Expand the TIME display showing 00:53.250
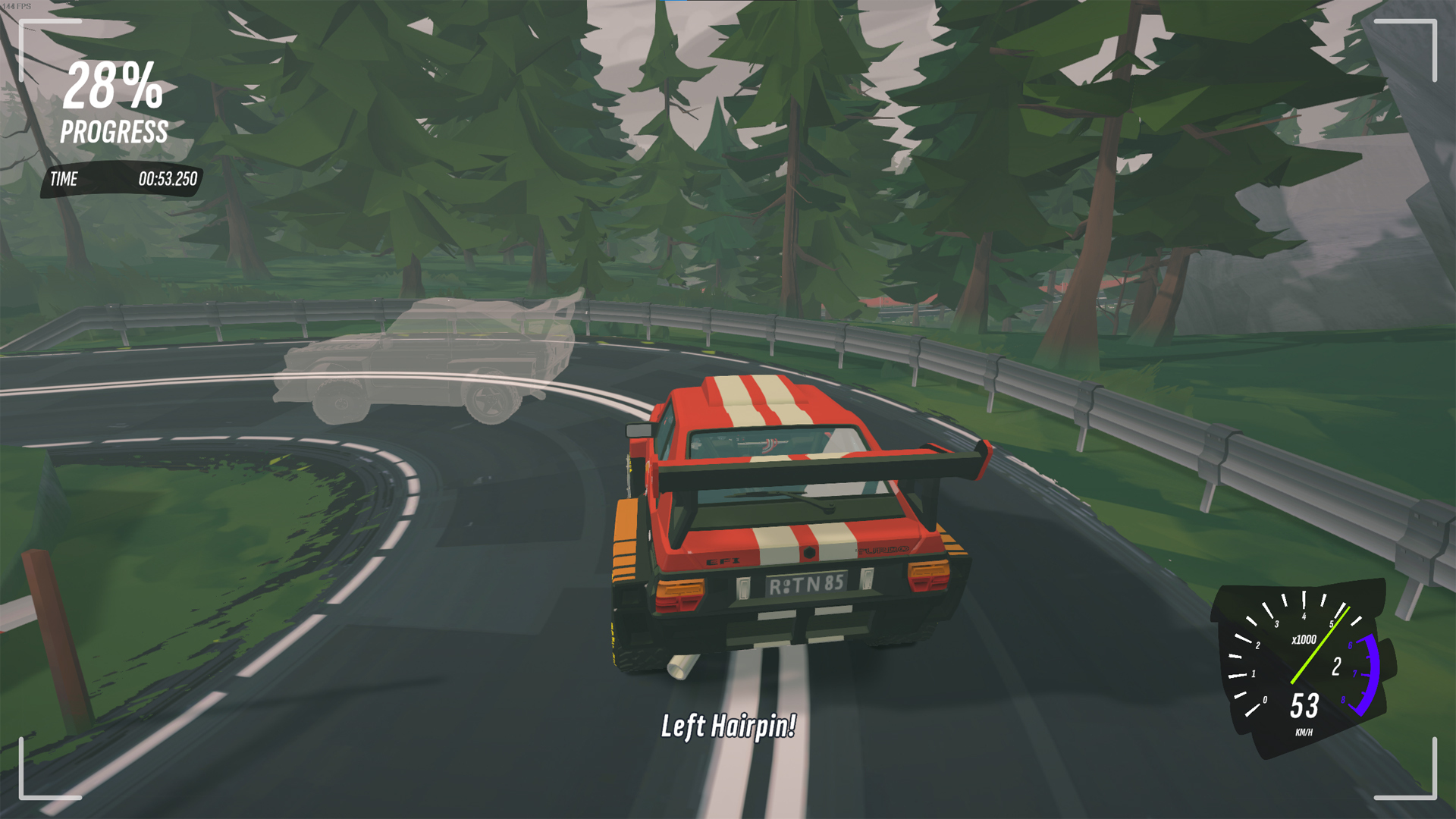The width and height of the screenshot is (1456, 819). click(x=168, y=180)
